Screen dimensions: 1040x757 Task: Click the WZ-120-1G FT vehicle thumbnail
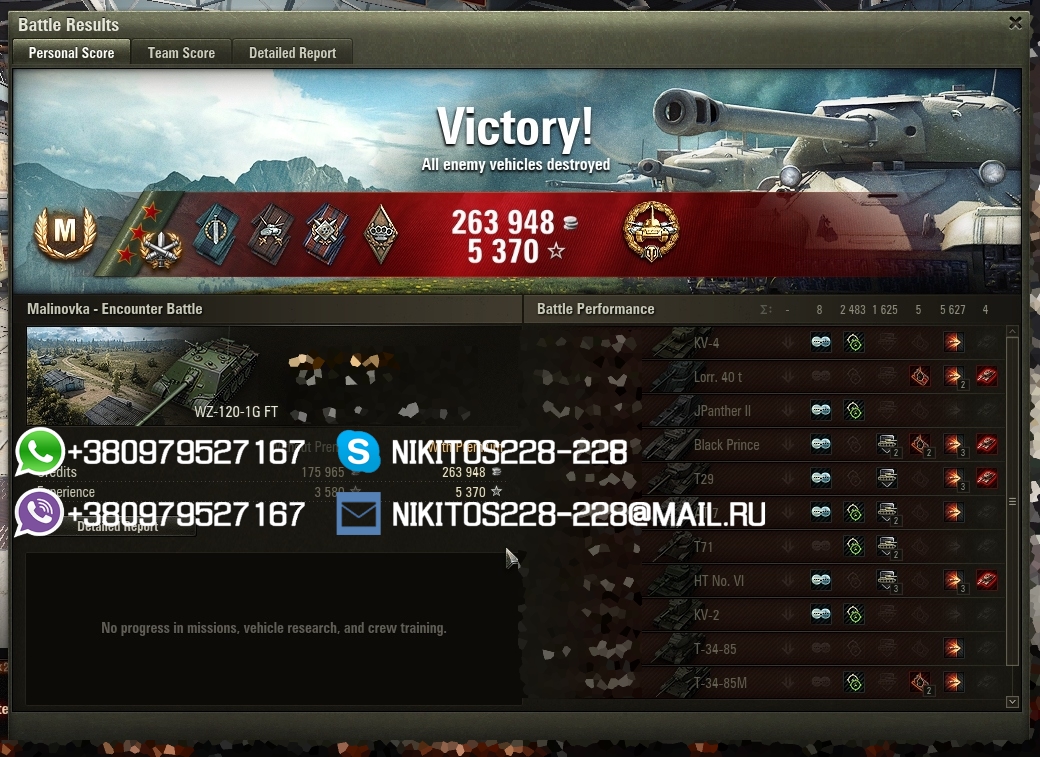coord(142,375)
